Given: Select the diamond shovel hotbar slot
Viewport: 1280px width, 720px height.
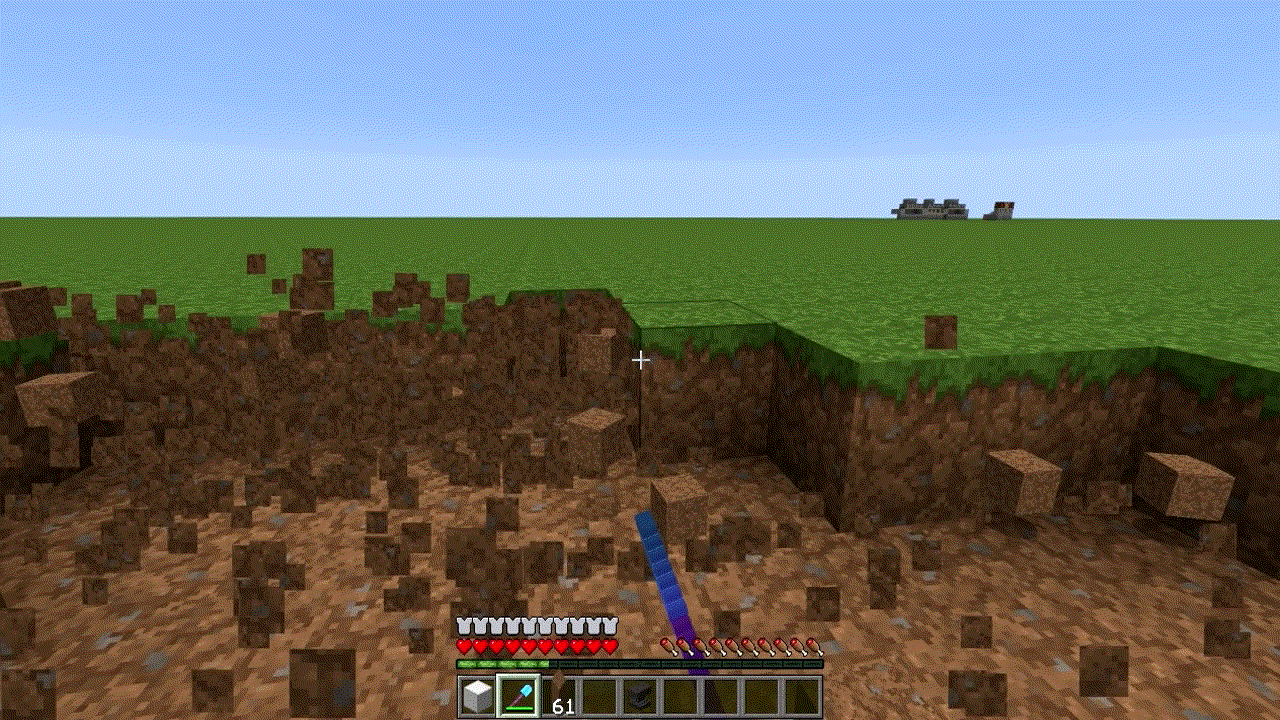Looking at the screenshot, I should tap(519, 696).
